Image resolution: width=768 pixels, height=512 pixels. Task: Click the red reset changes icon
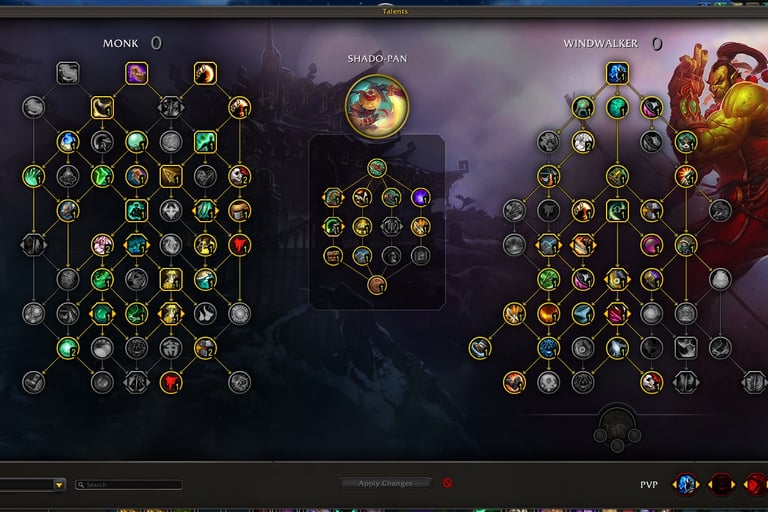pyautogui.click(x=447, y=483)
